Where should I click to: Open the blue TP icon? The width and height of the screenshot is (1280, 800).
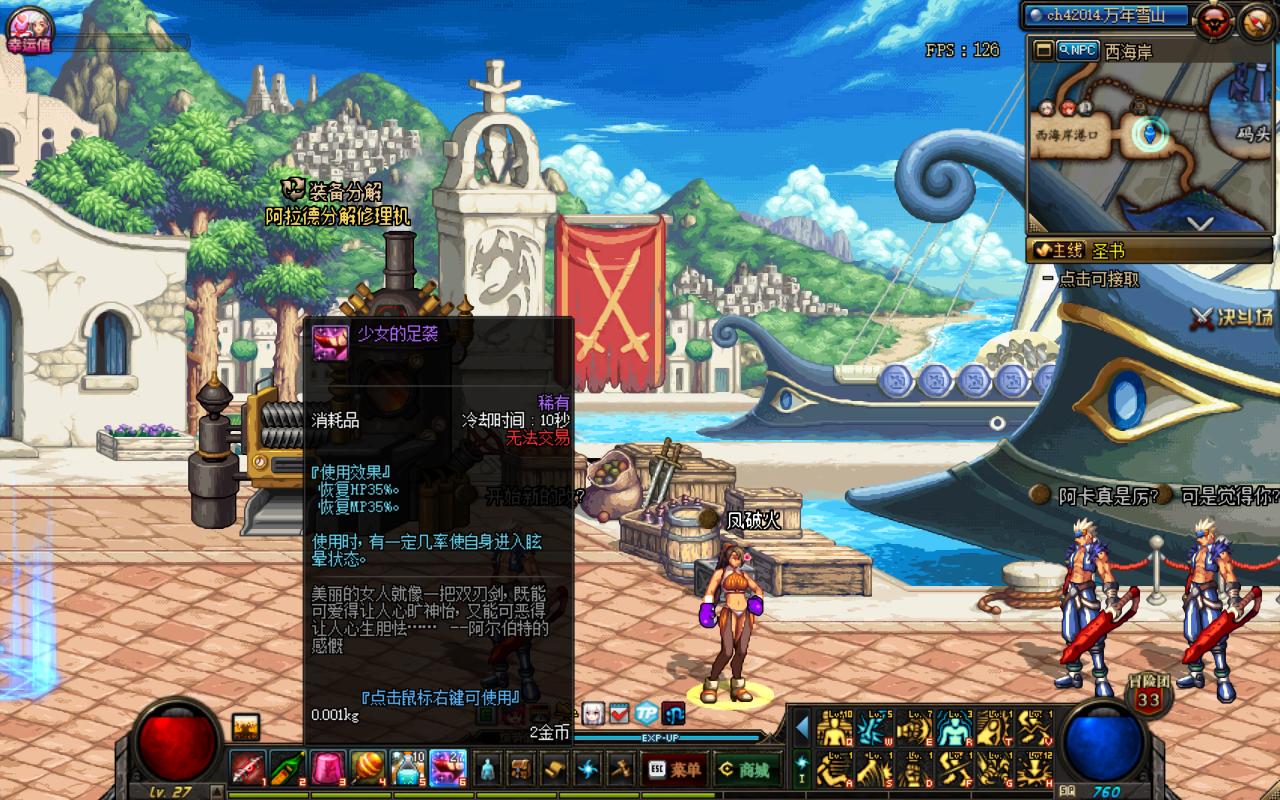647,713
